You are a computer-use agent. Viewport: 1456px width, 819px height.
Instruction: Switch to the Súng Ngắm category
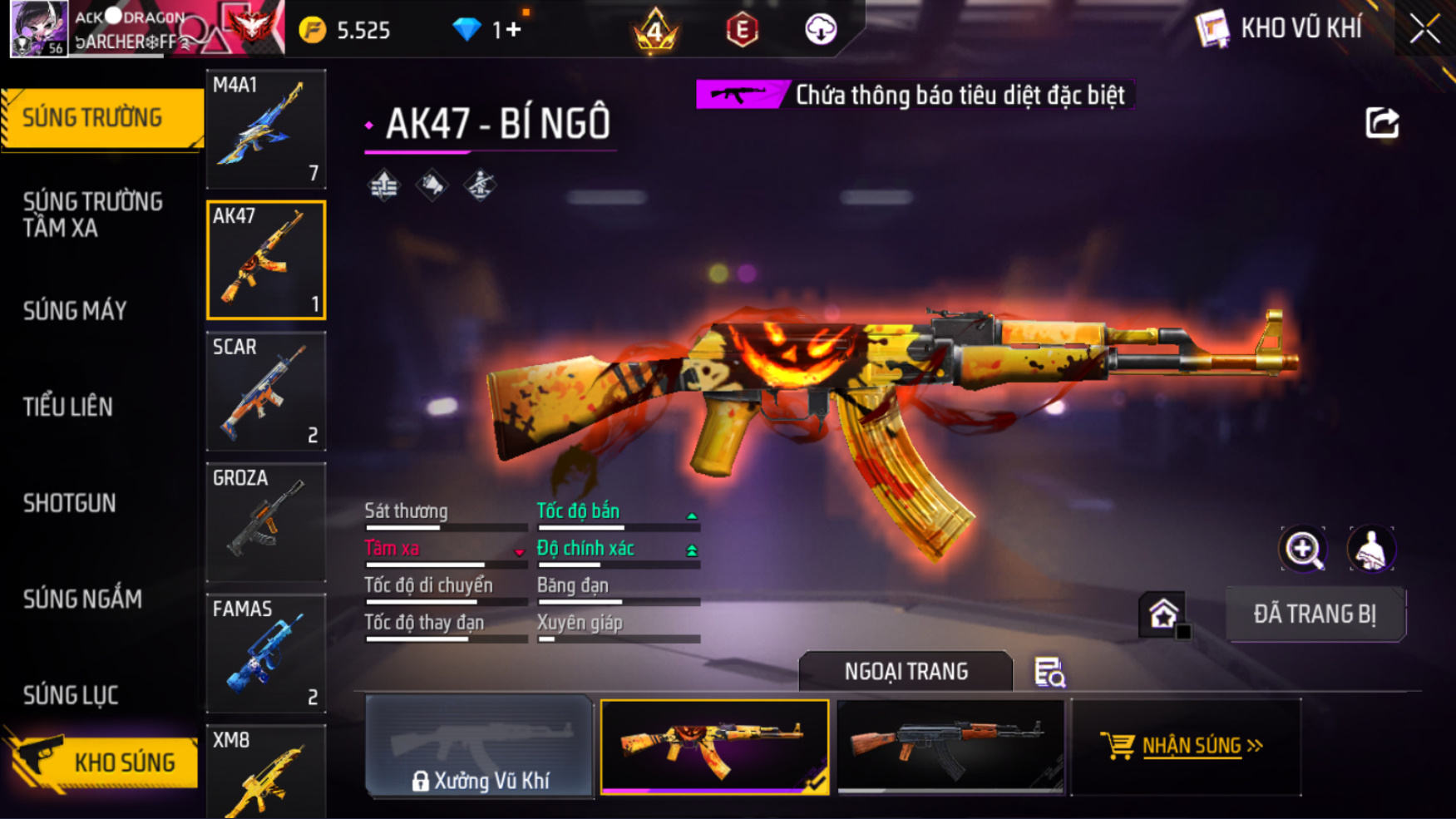82,599
